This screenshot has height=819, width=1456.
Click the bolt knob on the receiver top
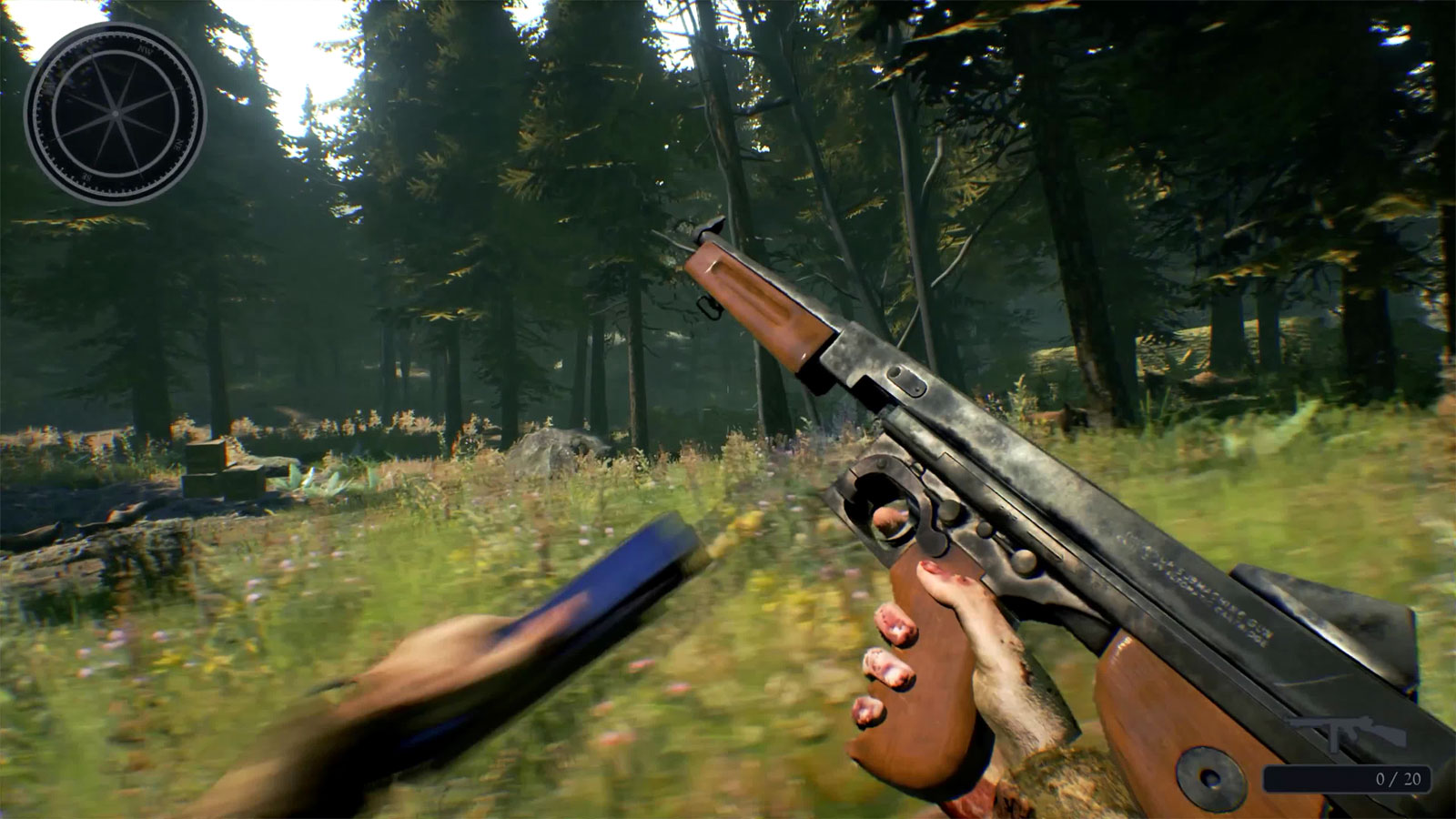(x=907, y=382)
